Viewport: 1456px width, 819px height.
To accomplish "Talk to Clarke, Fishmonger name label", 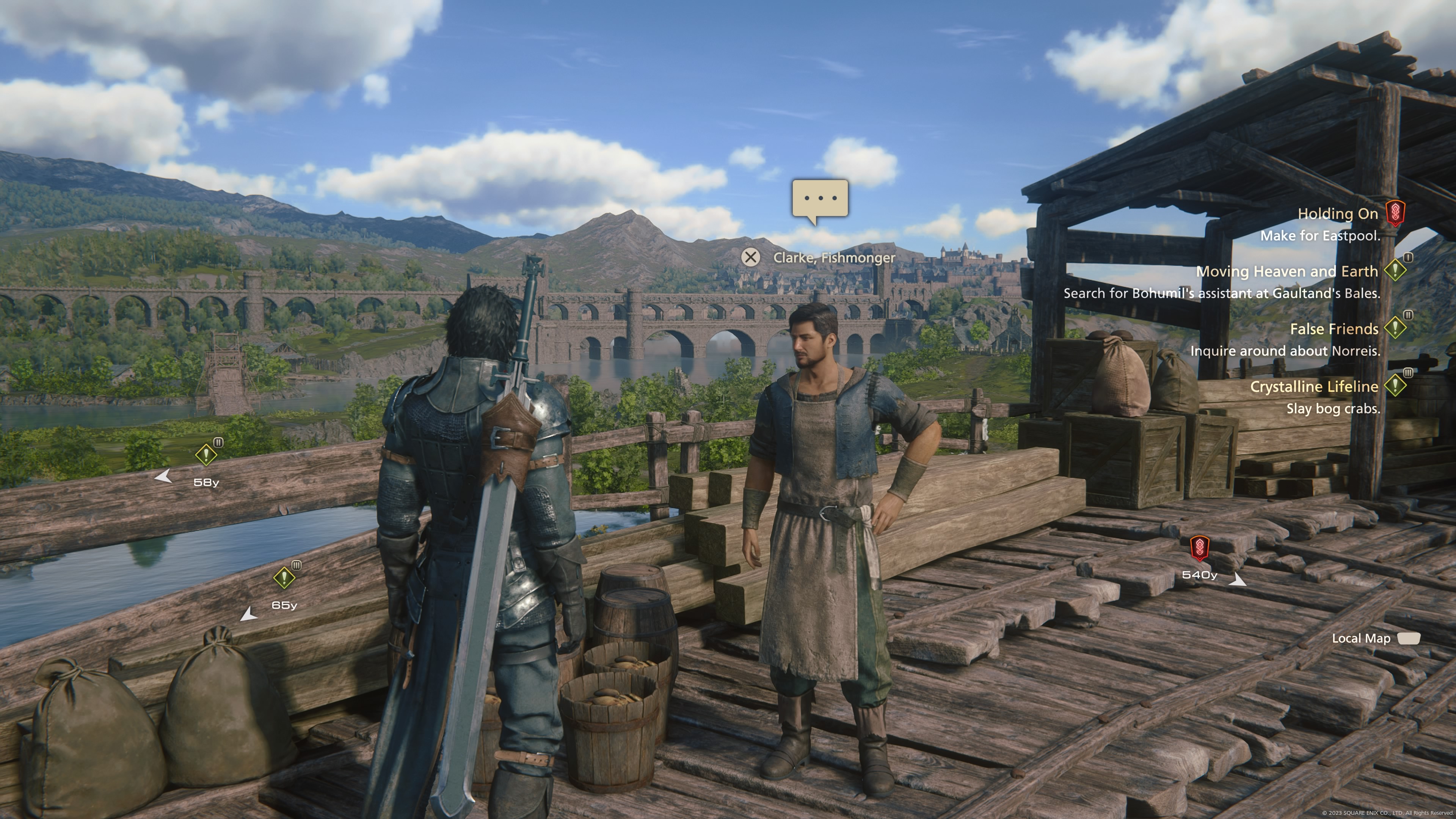I will pyautogui.click(x=834, y=258).
